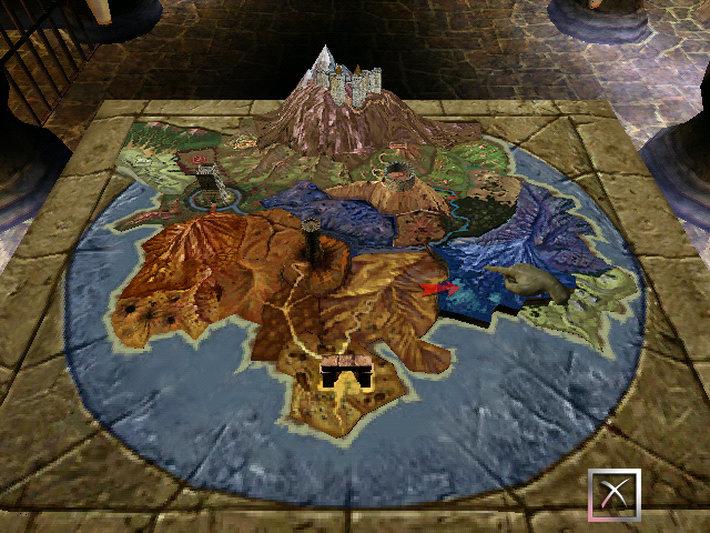Close the world map with the X button
710x533 pixels.
coord(613,496)
